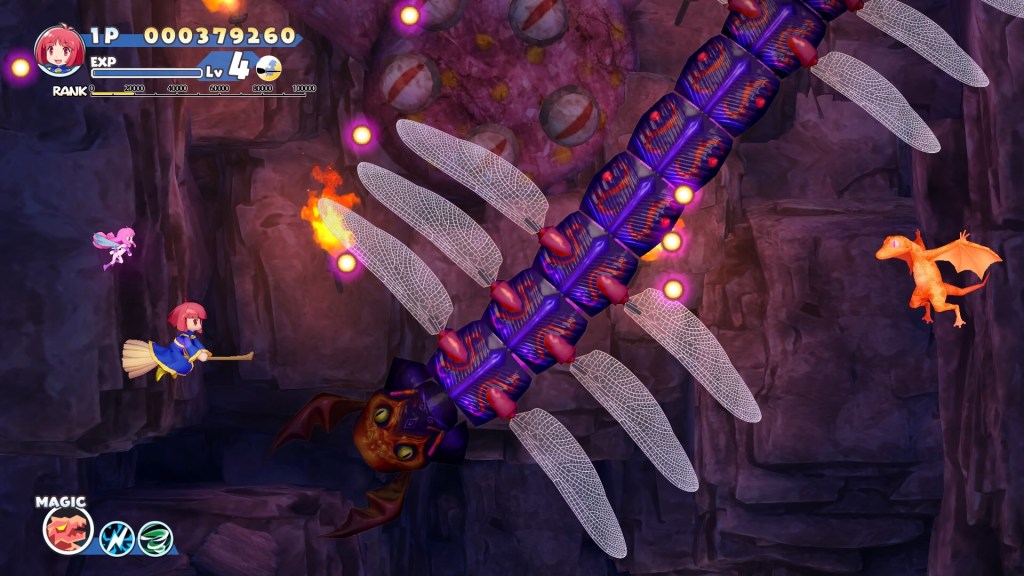Click the red-haired player portrait
The image size is (1024, 576).
[x=59, y=50]
